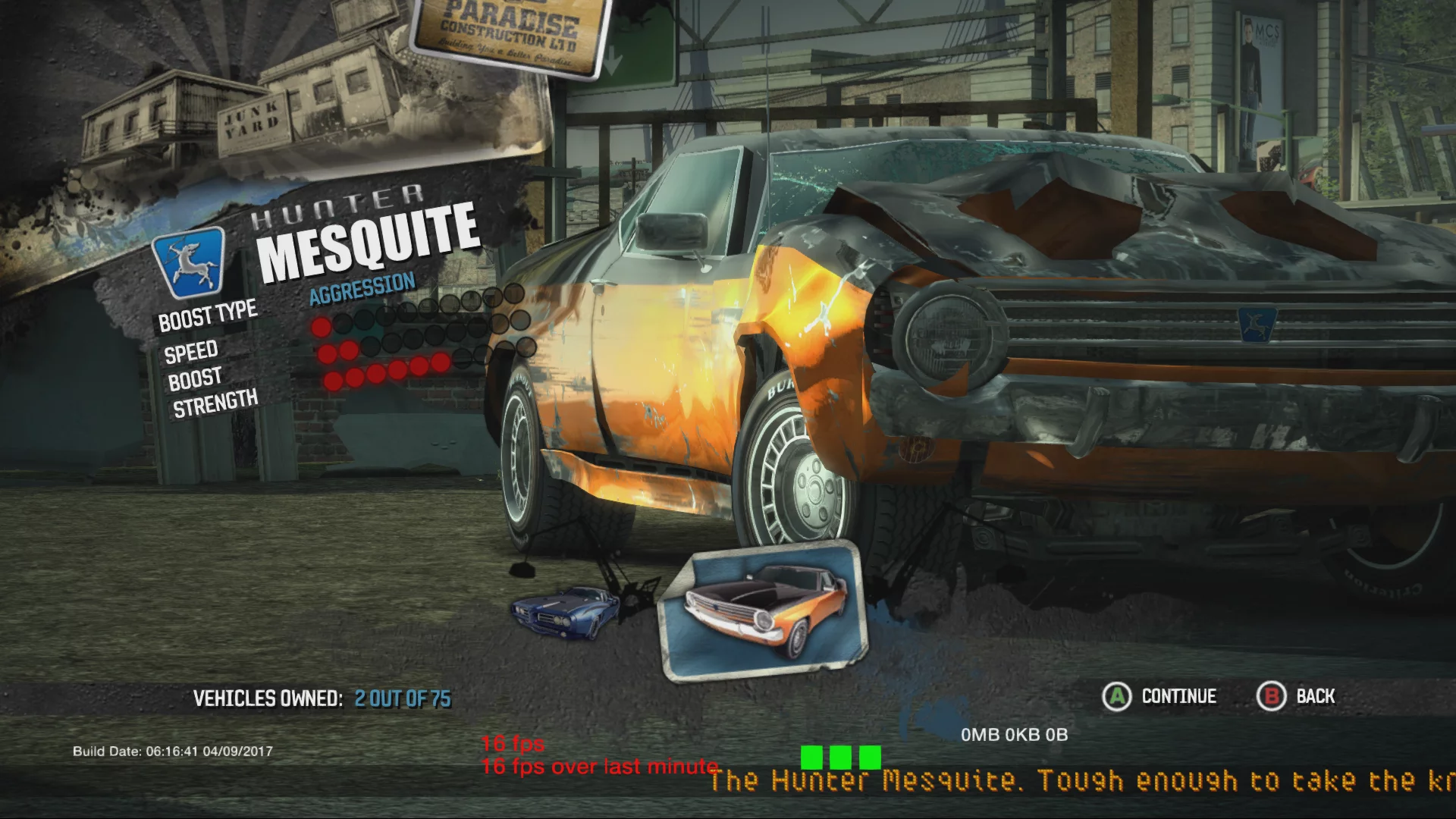Click VEHICLES OWNED 2 OUT OF 75 counter
1456x819 pixels.
[322, 698]
